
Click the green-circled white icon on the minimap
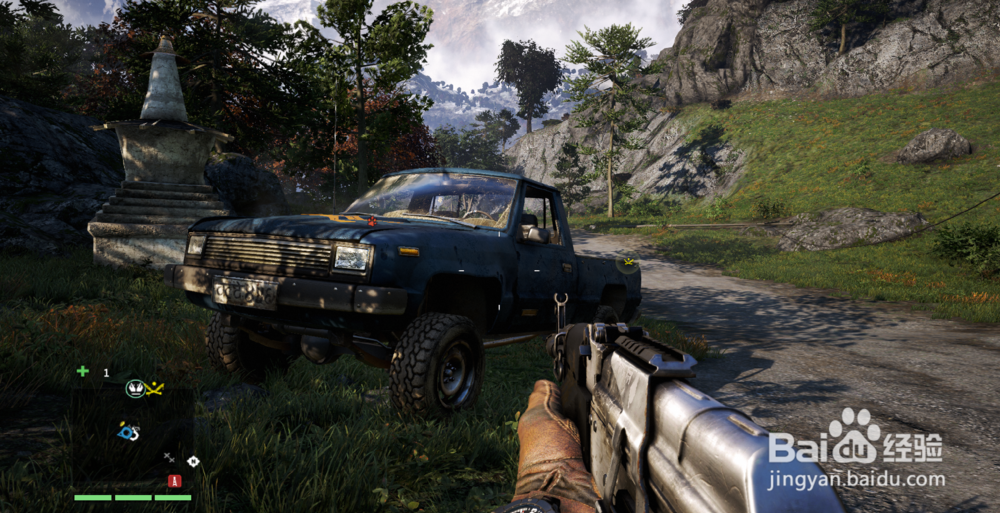[134, 388]
